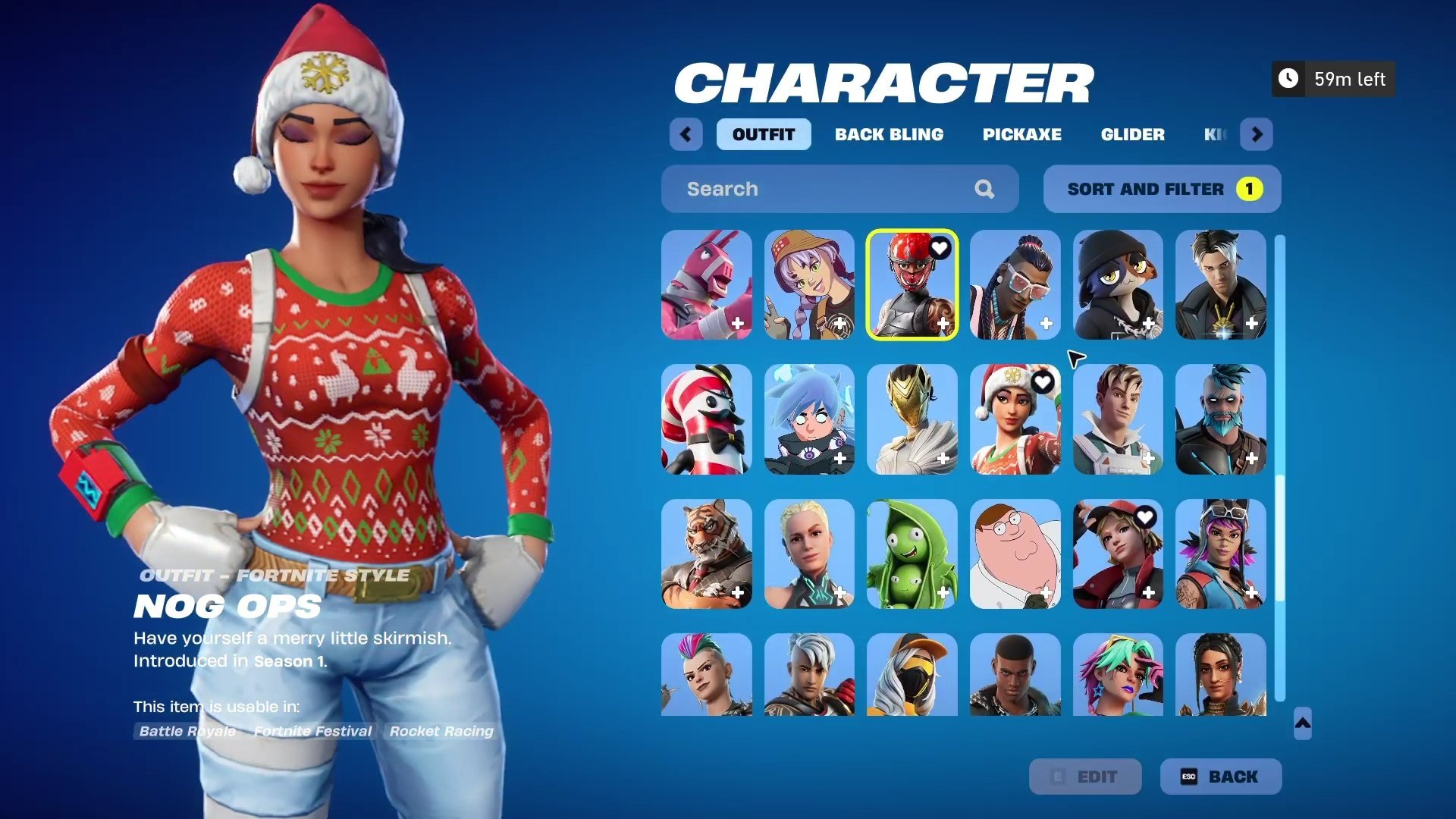Open the Pickaxe tab
1456x819 pixels.
1021,134
